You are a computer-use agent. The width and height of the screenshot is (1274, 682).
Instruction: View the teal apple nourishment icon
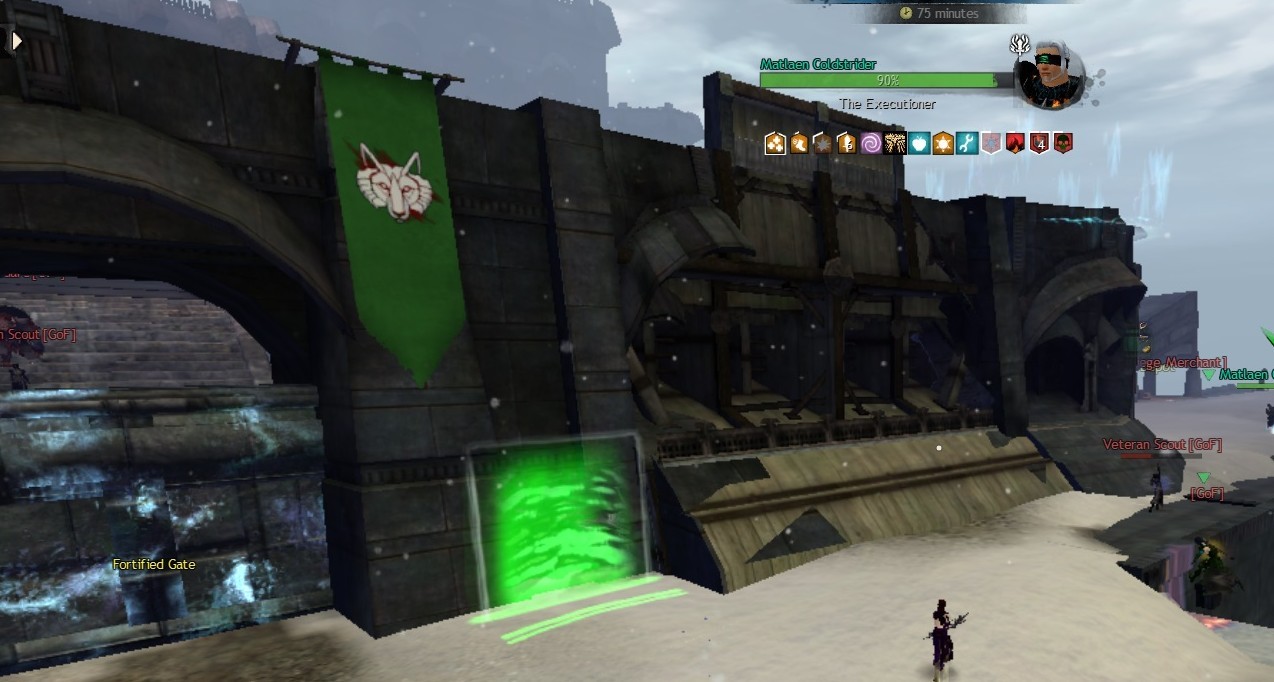coord(919,144)
